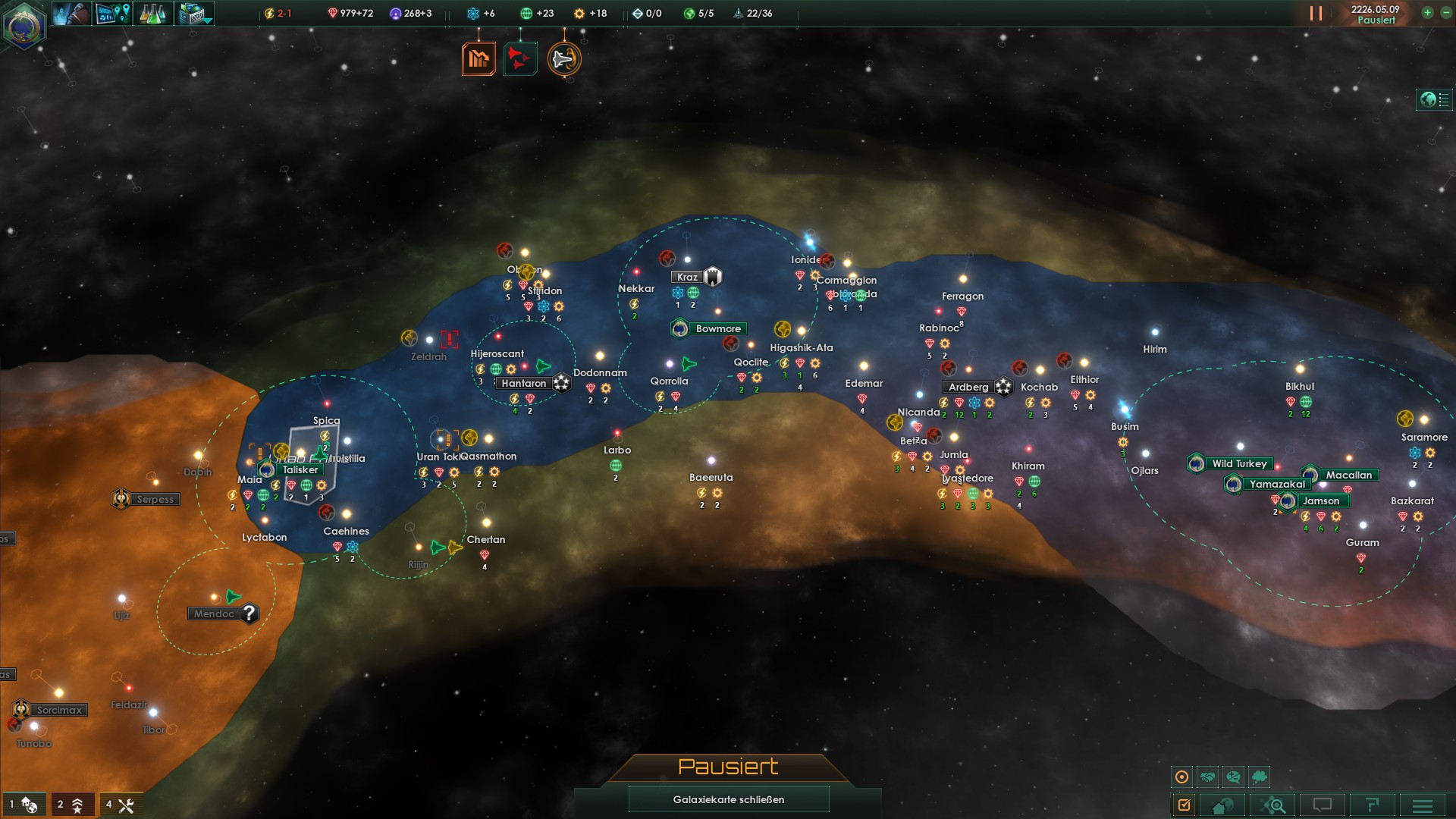Open the empire emblem menu
This screenshot has width=1456, height=819.
[x=24, y=25]
